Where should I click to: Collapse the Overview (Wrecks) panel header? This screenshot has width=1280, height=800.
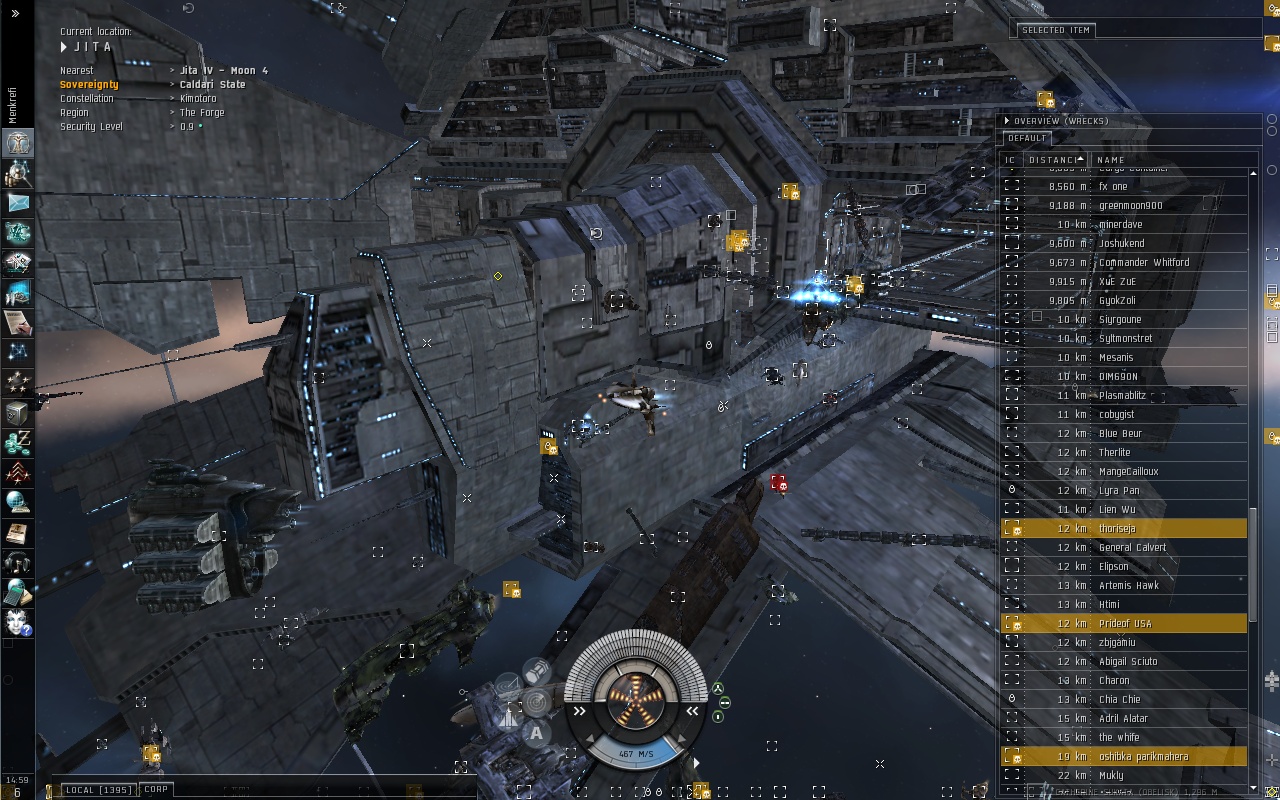1007,121
